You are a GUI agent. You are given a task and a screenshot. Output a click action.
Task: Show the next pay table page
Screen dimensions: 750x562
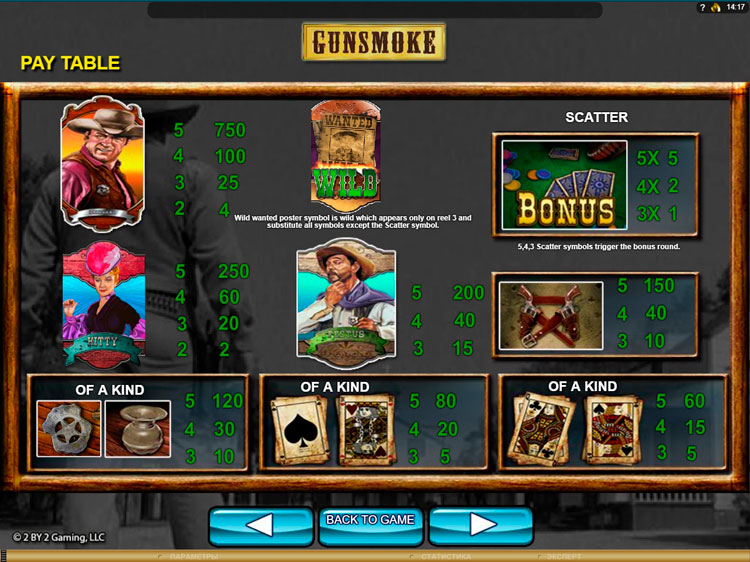click(482, 524)
